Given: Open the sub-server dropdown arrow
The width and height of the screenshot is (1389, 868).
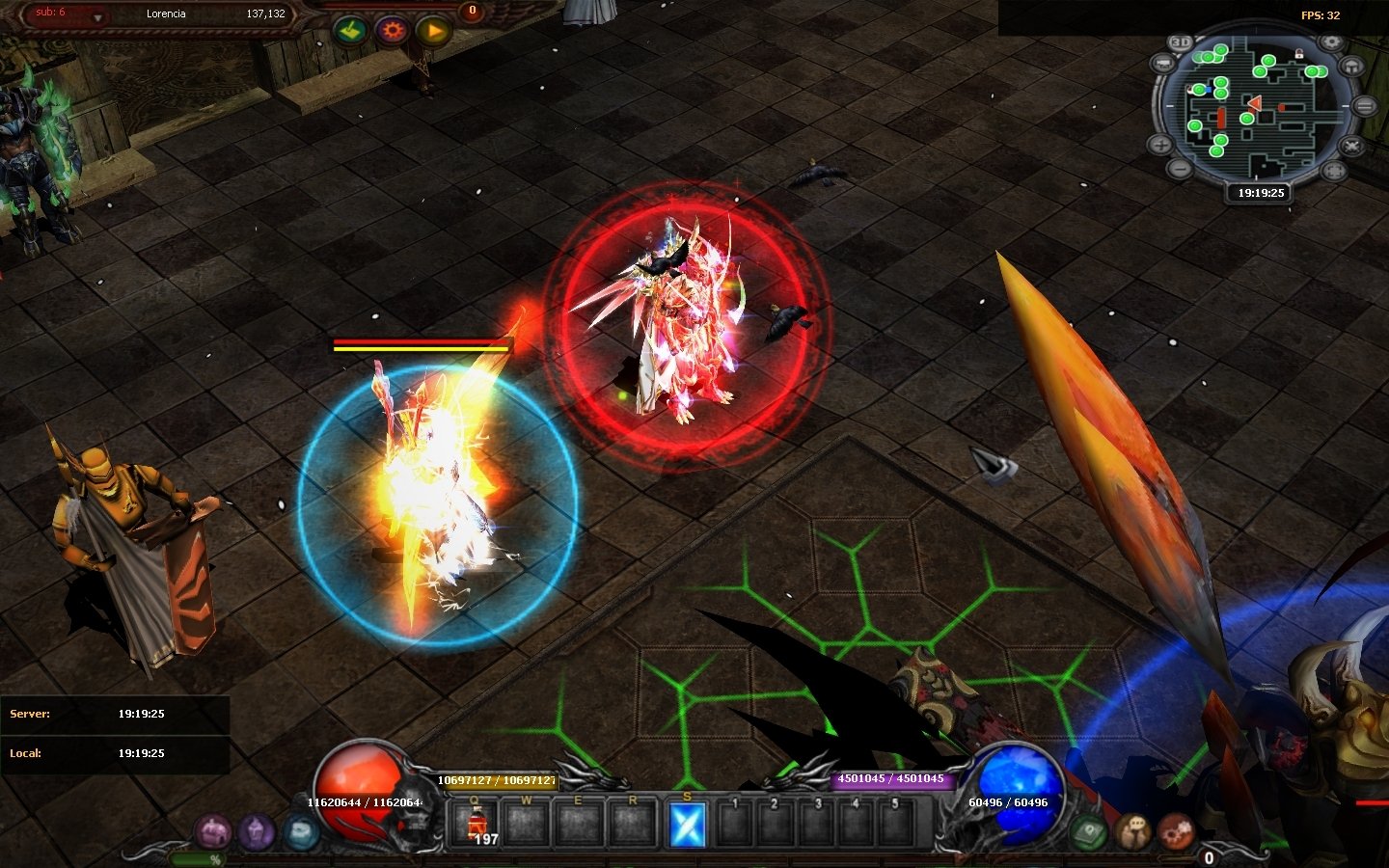Looking at the screenshot, I should pos(97,18).
